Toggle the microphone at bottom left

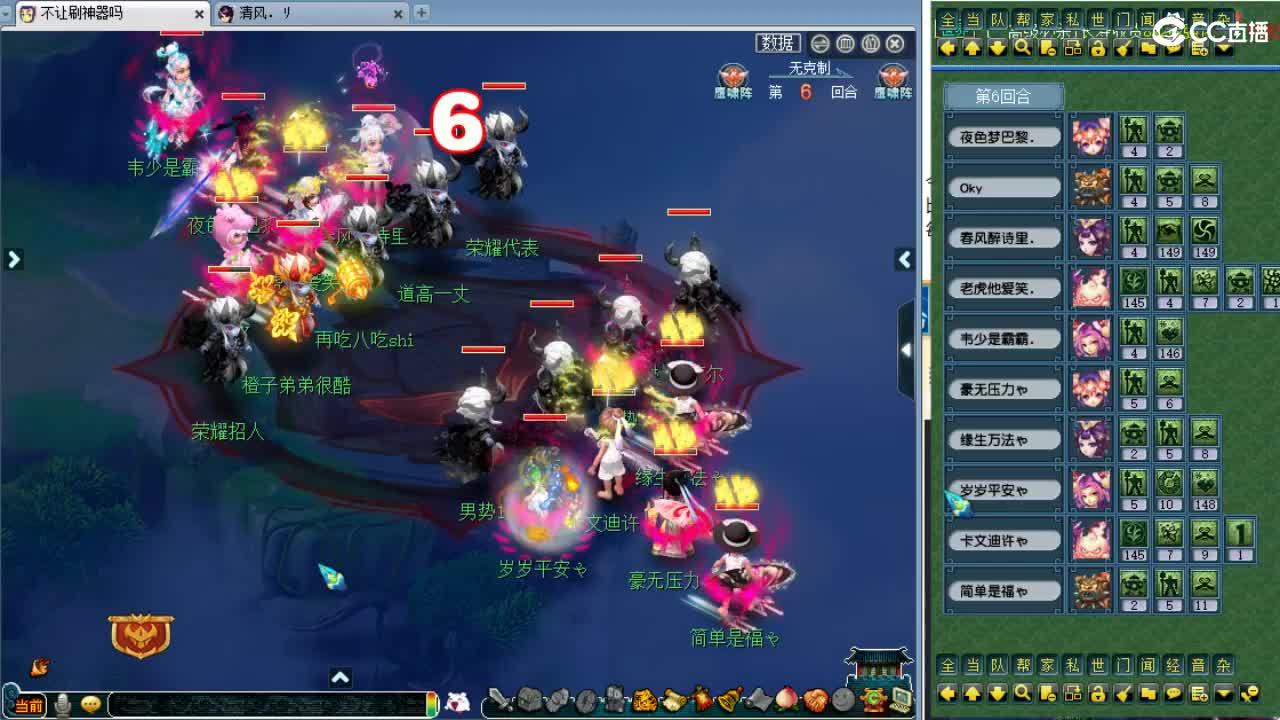click(62, 704)
